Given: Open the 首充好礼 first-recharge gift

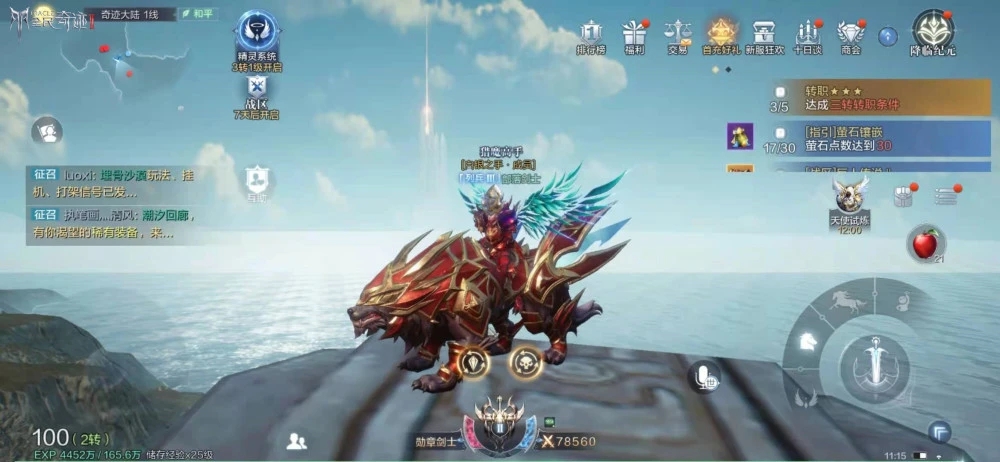Looking at the screenshot, I should [x=722, y=34].
